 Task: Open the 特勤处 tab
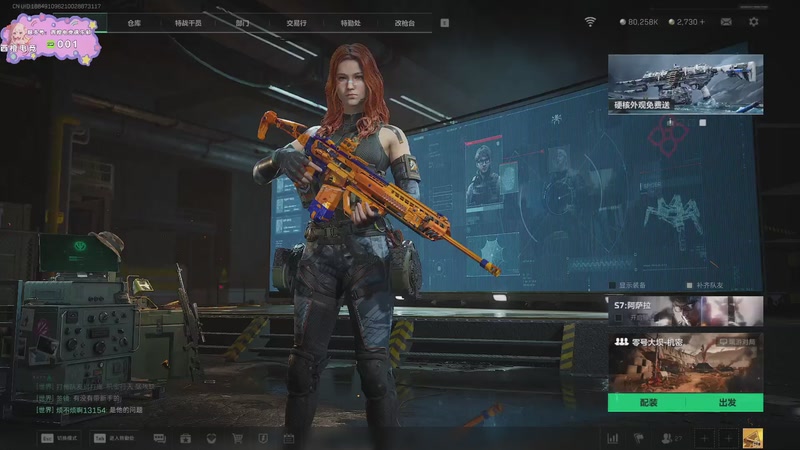[x=350, y=21]
